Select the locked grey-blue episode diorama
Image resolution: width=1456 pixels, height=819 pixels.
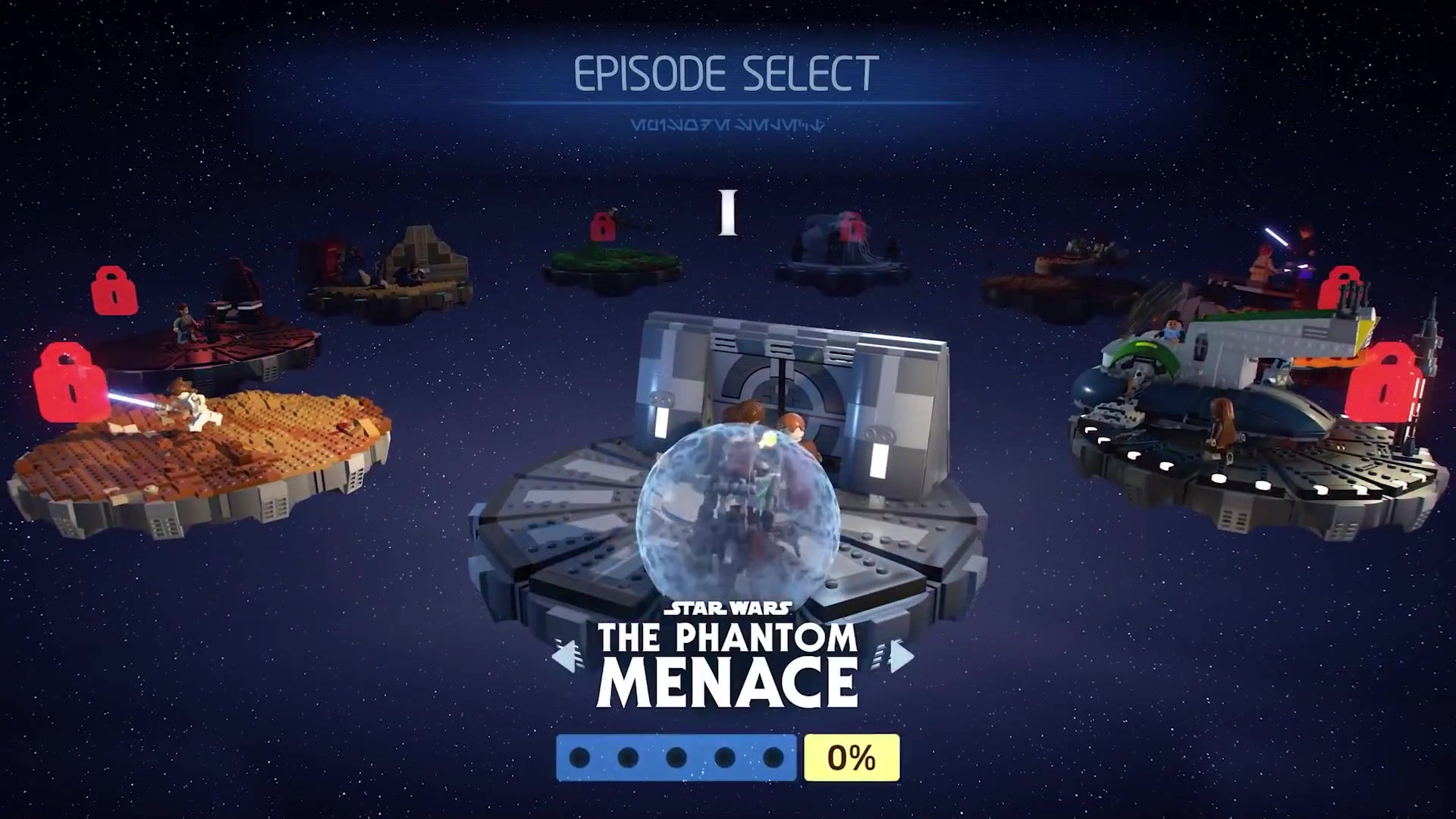[x=842, y=254]
